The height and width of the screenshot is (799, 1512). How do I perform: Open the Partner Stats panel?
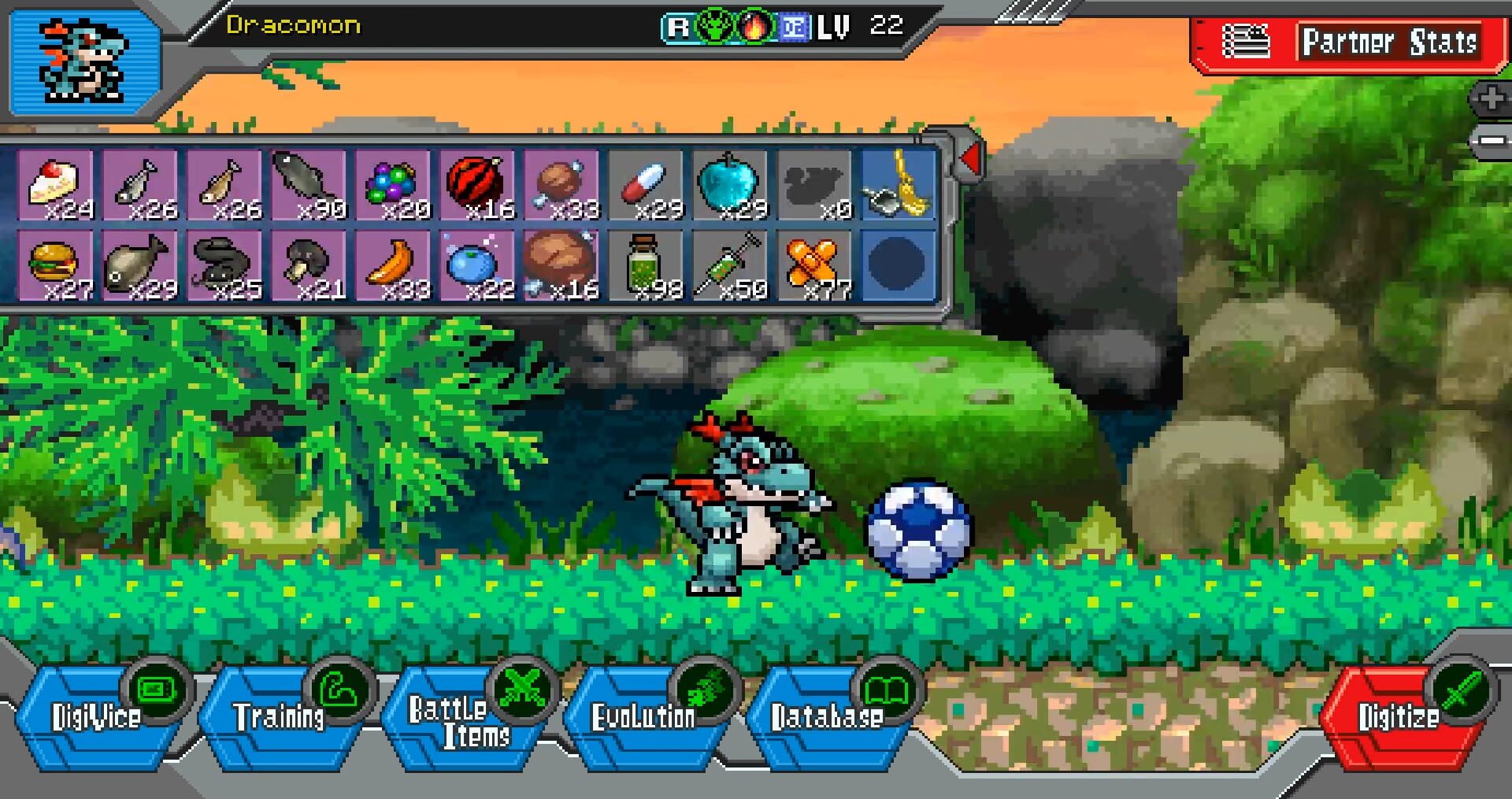1389,43
